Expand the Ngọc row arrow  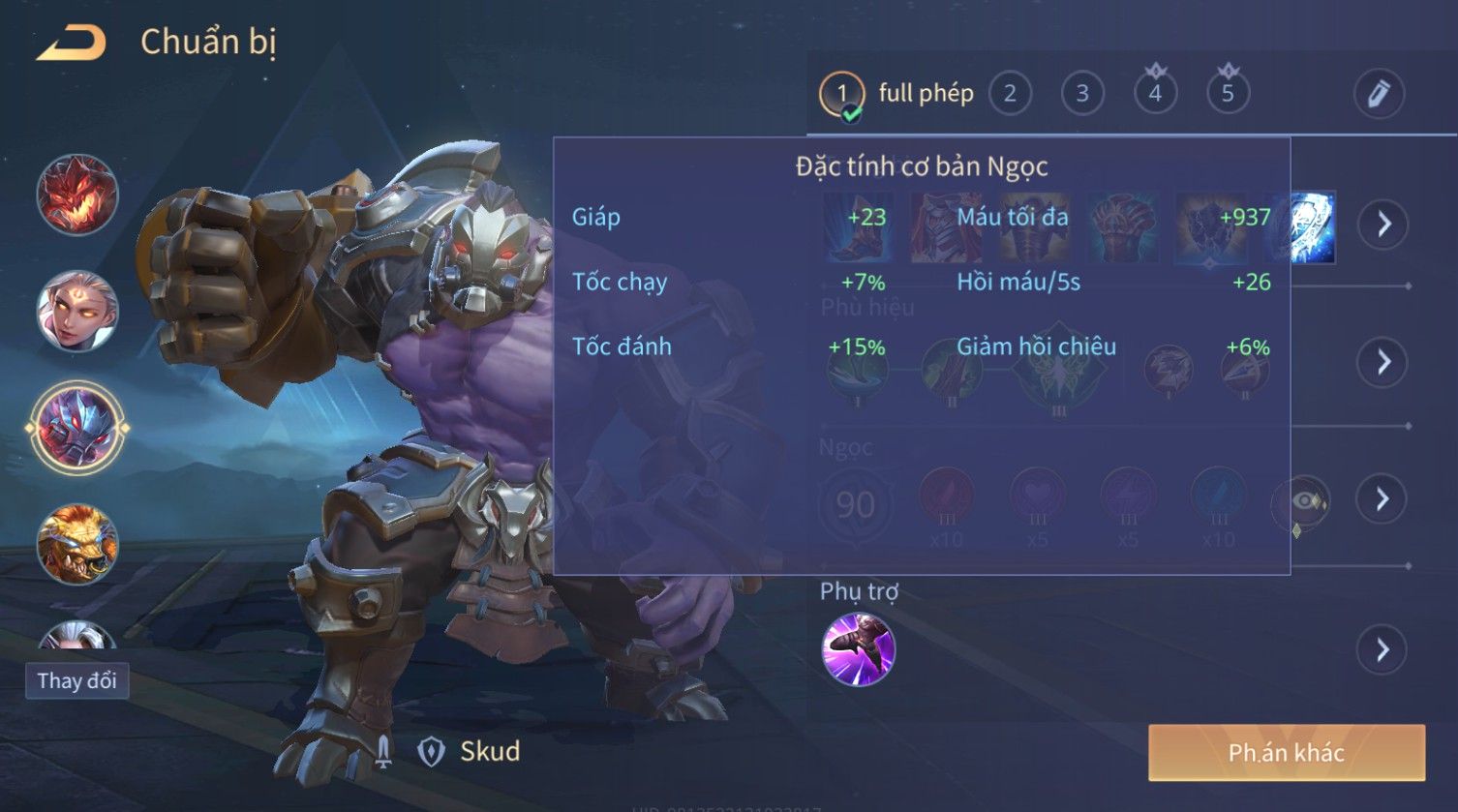tap(1382, 499)
